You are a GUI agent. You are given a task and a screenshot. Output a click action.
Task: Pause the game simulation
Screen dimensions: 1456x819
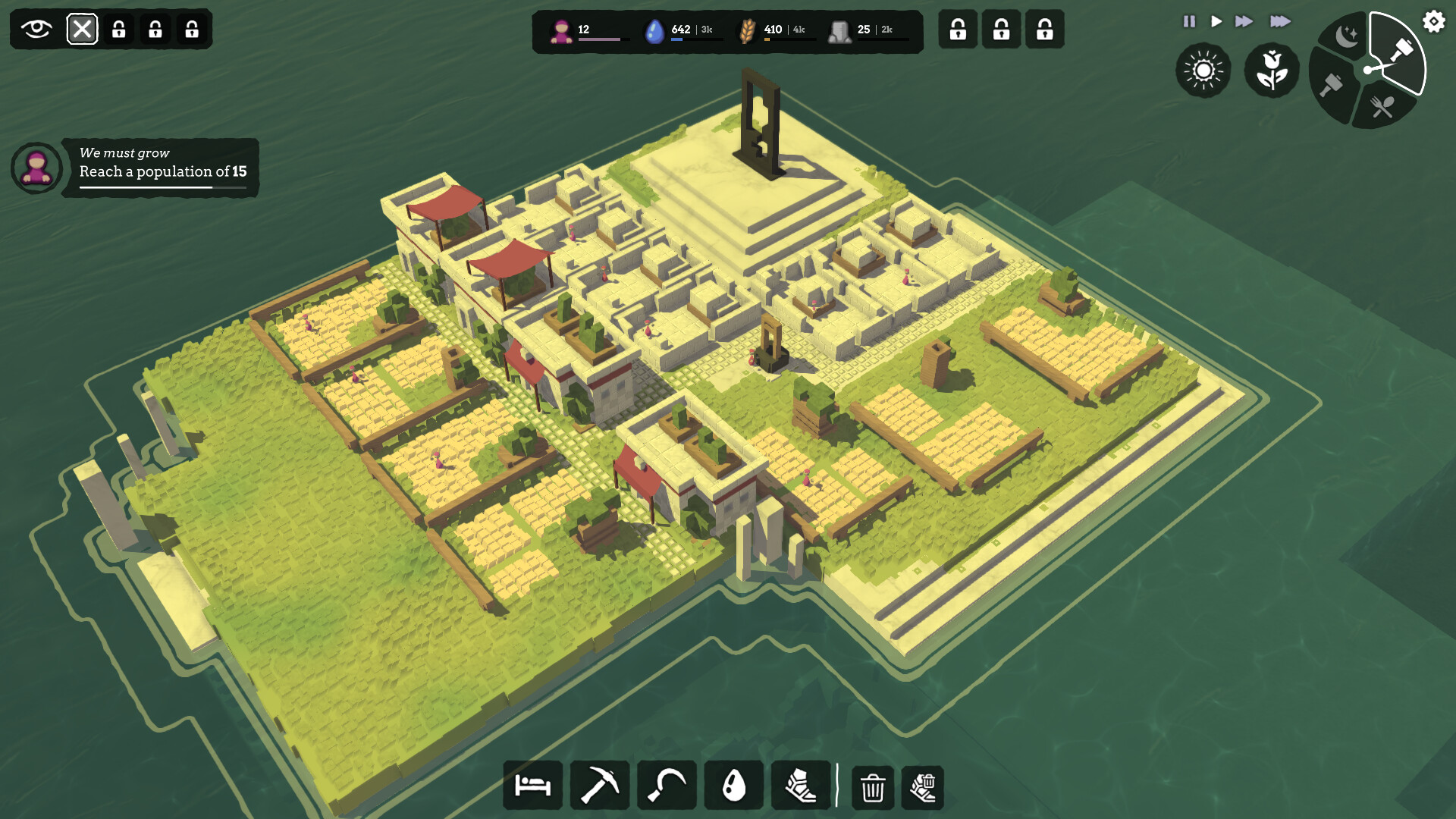pyautogui.click(x=1191, y=22)
